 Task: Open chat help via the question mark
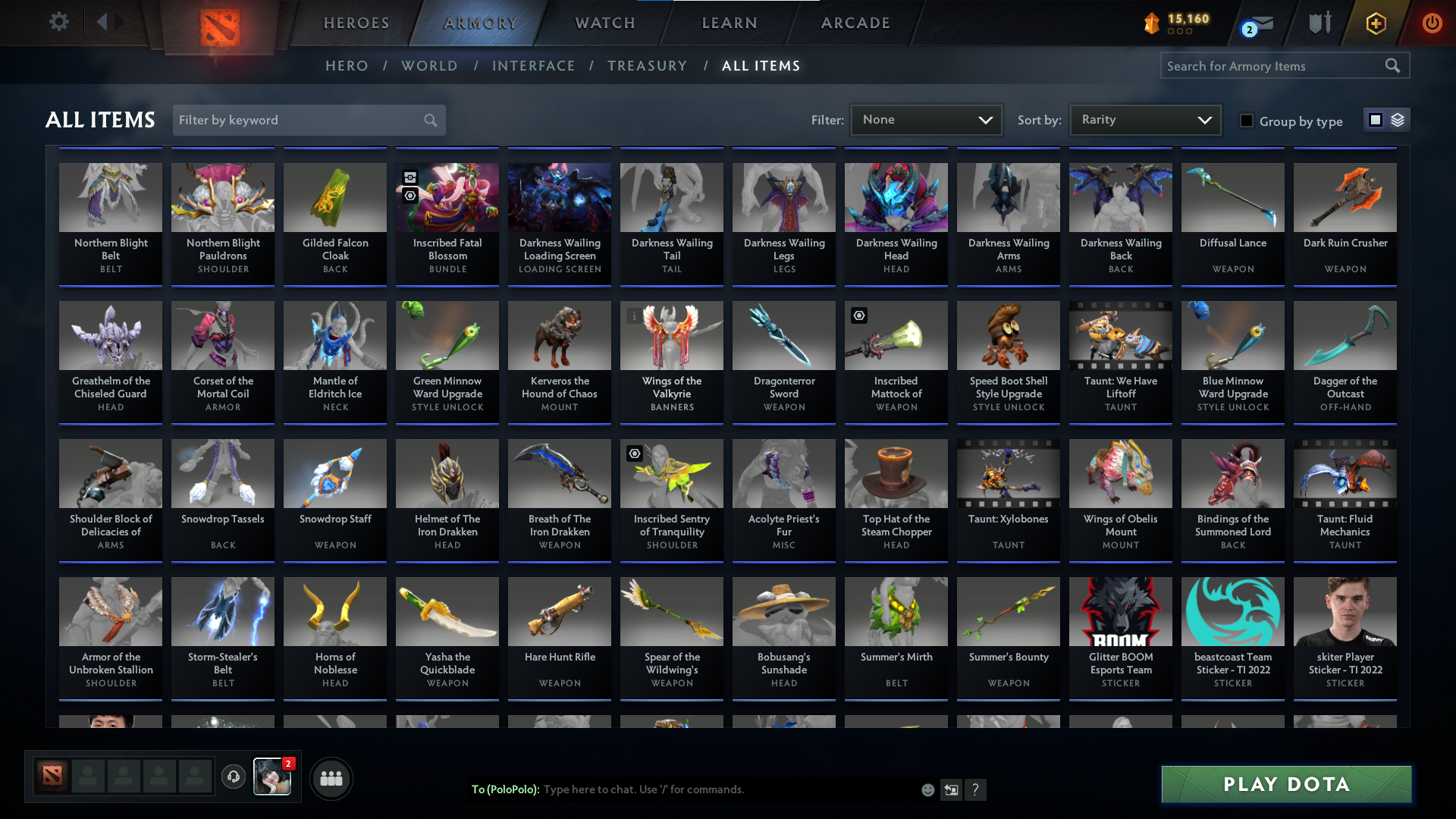pos(976,789)
